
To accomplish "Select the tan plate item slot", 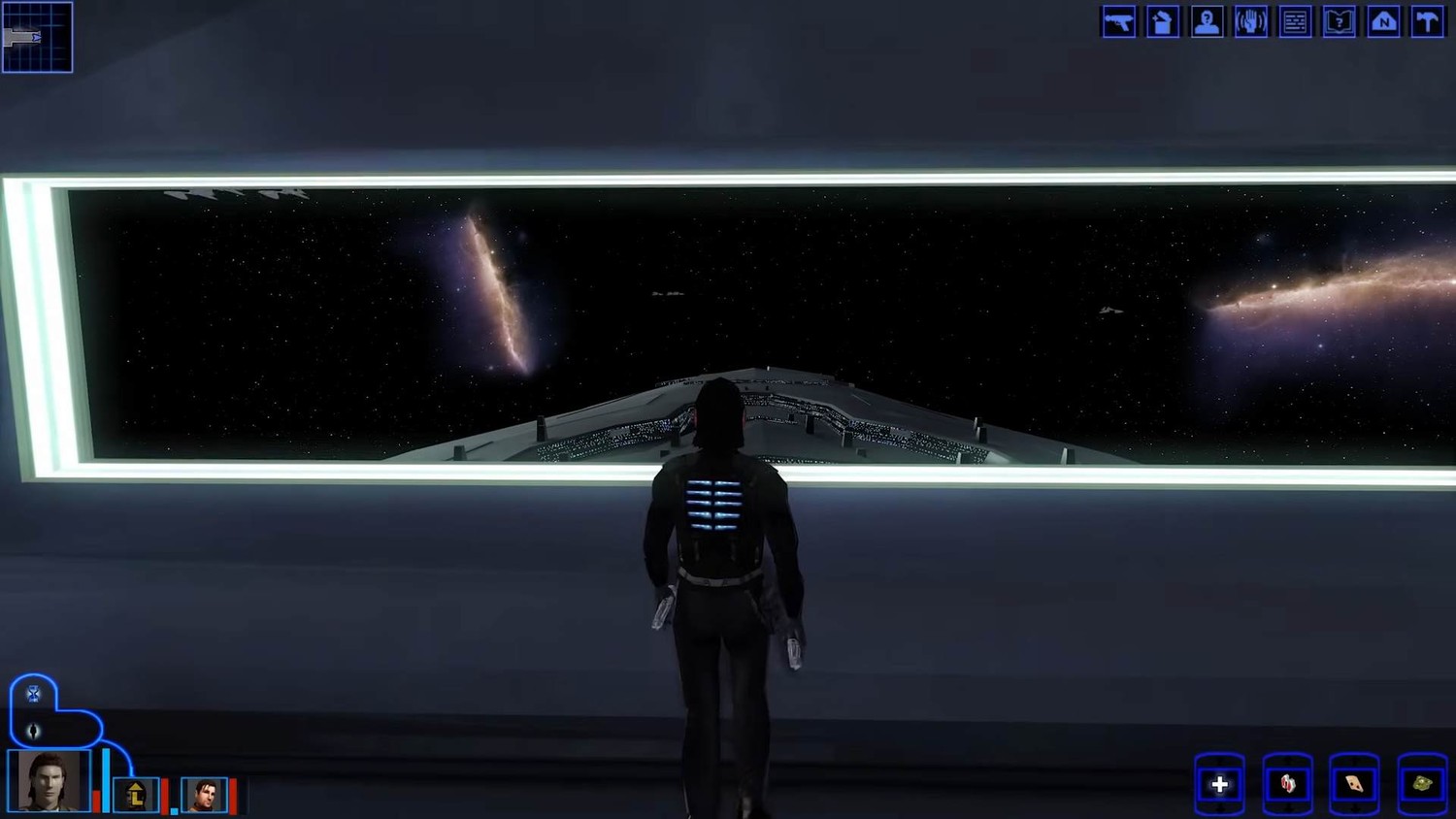I will [x=1355, y=784].
